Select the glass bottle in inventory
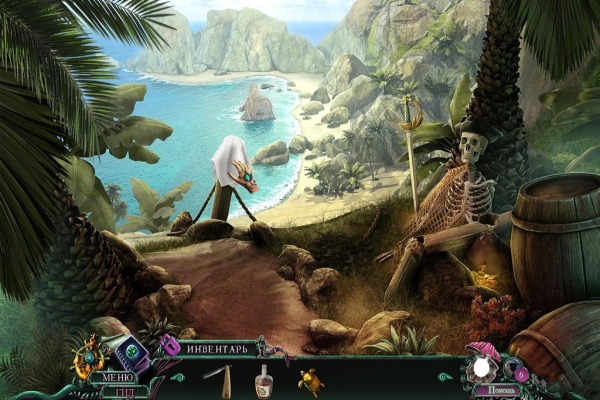 tap(264, 380)
